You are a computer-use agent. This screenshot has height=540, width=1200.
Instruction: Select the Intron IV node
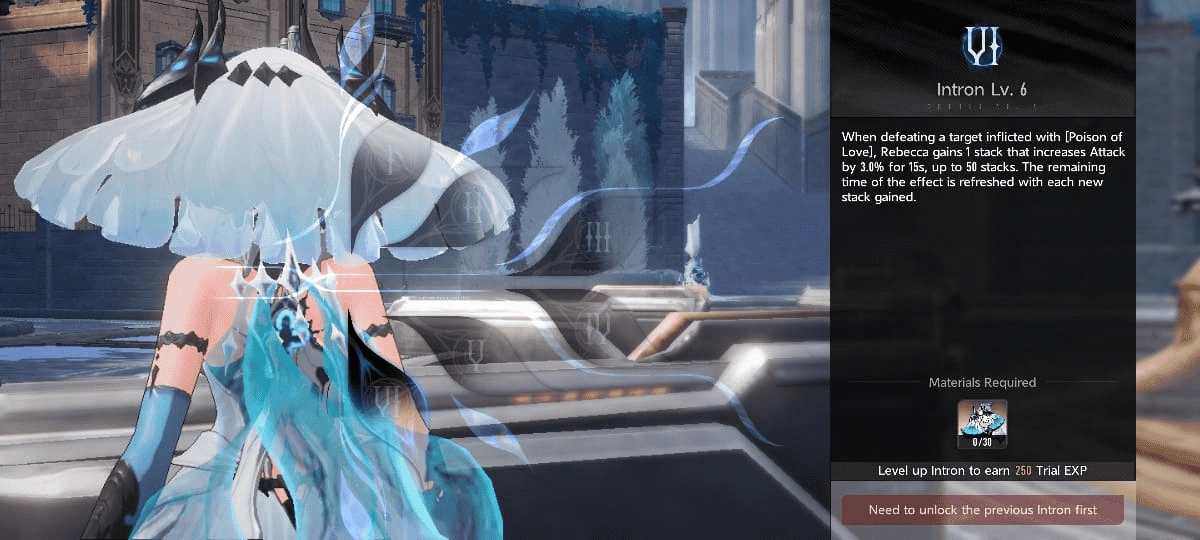pos(597,322)
